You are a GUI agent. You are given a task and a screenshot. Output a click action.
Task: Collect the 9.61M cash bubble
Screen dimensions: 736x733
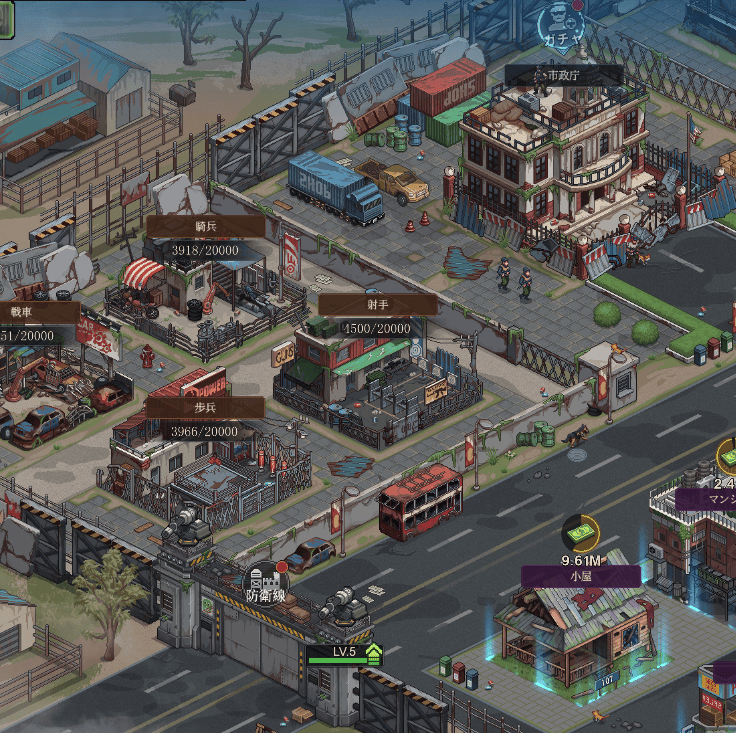(579, 535)
